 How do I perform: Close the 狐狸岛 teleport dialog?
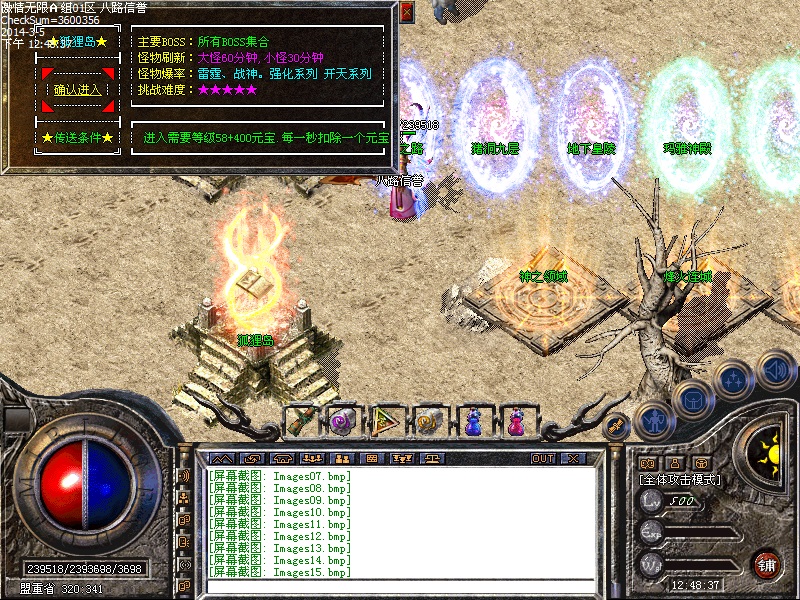[x=406, y=12]
